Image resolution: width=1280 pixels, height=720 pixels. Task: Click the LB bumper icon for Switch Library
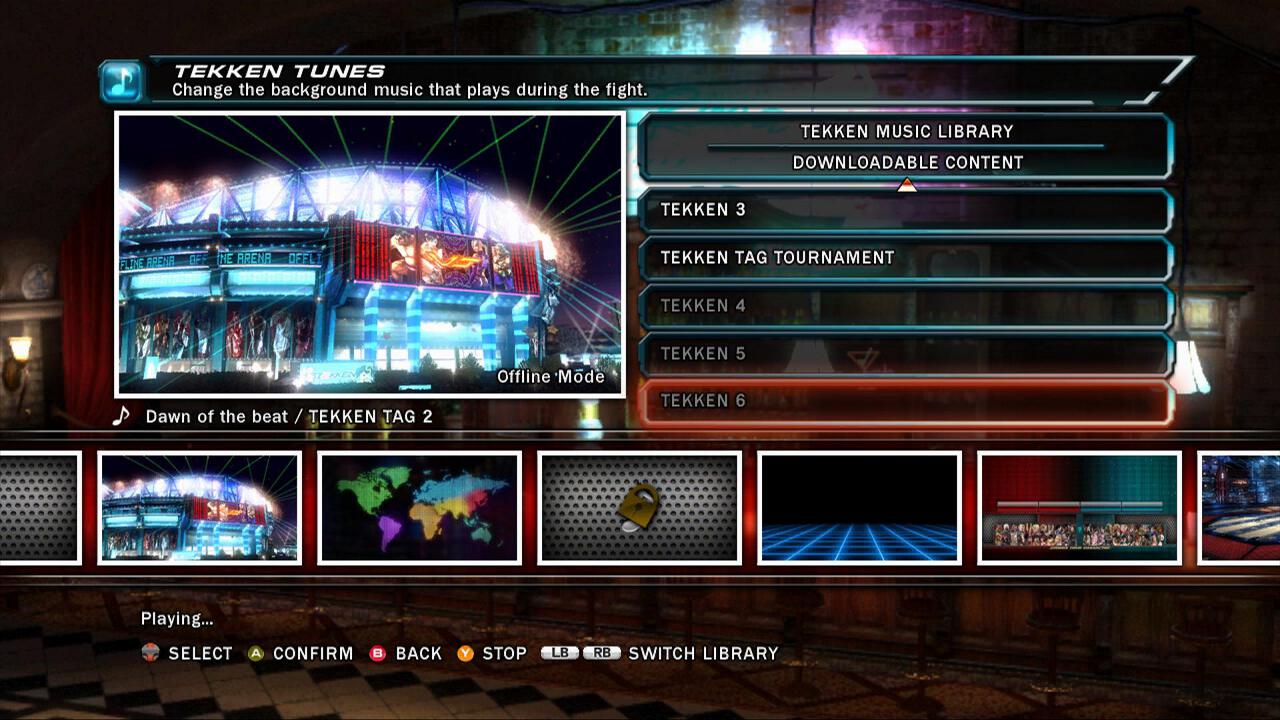(559, 653)
